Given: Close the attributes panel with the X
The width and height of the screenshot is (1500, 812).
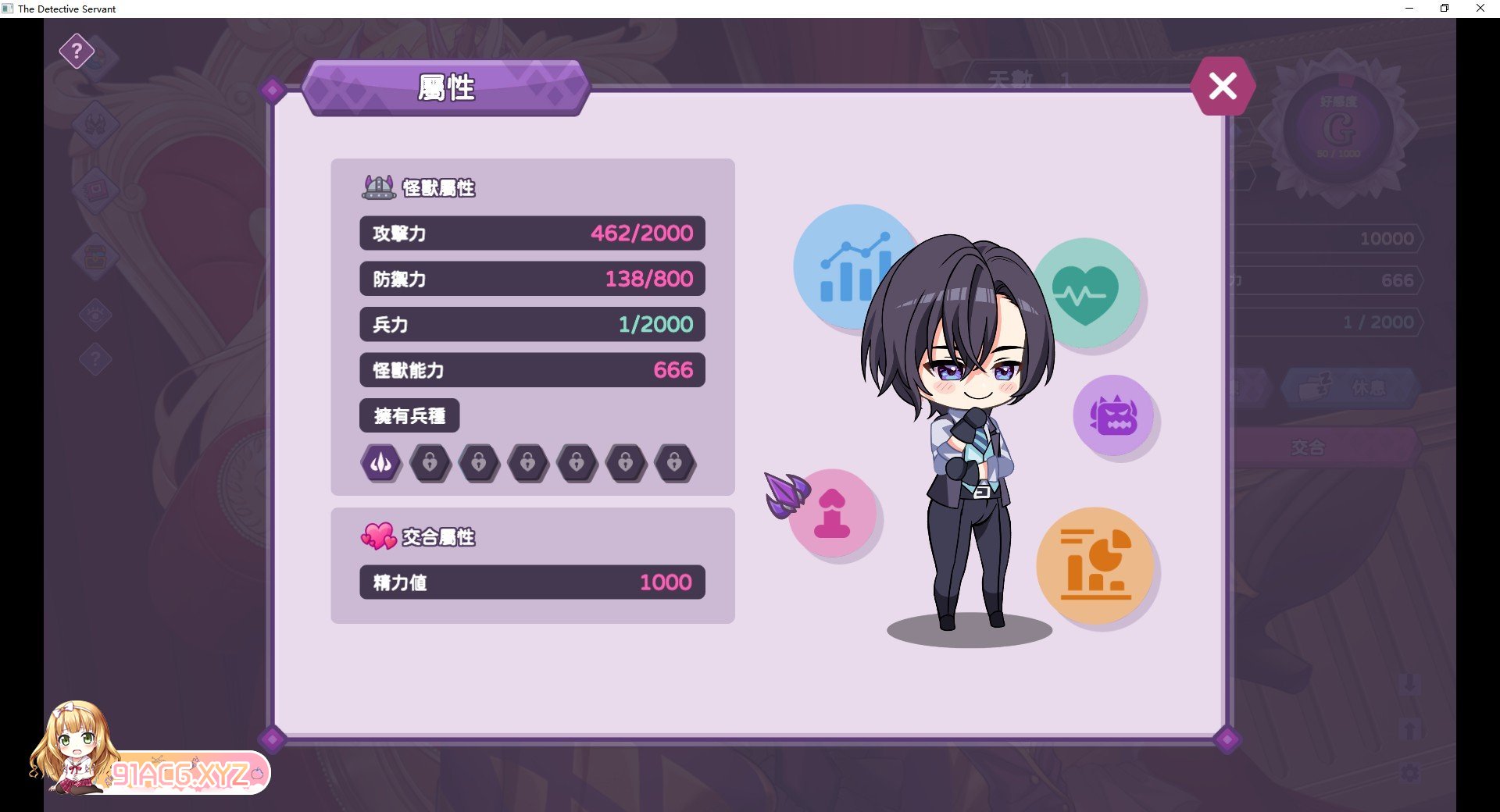Looking at the screenshot, I should [x=1223, y=86].
